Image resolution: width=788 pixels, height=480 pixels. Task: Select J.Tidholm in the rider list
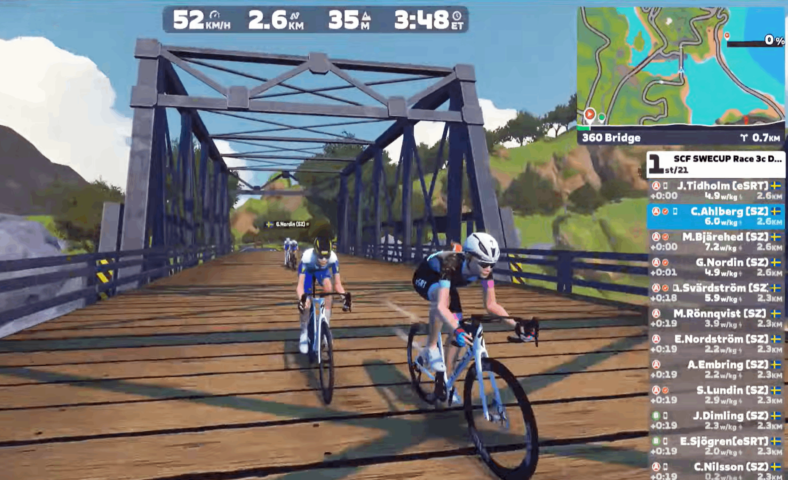pos(715,189)
